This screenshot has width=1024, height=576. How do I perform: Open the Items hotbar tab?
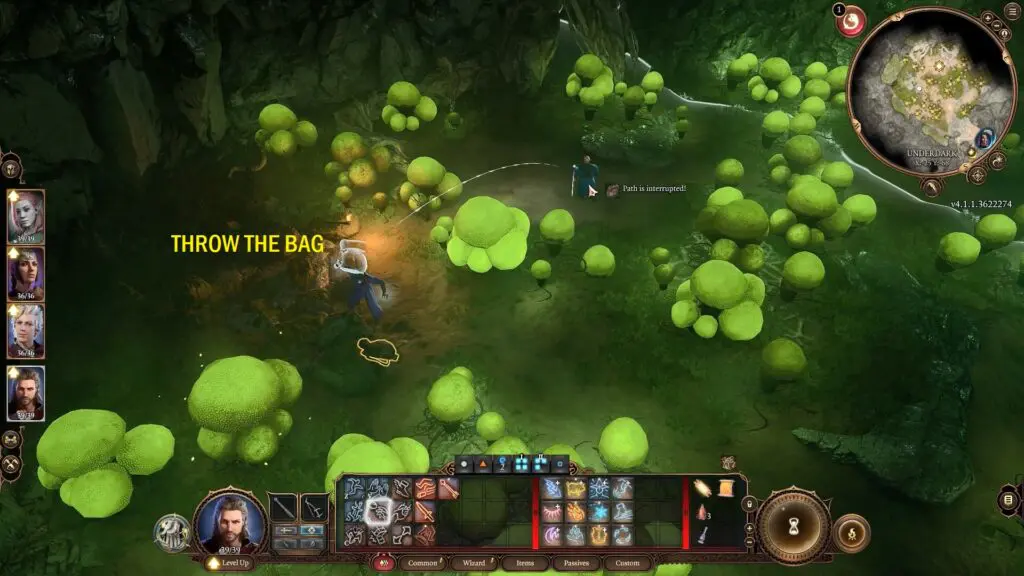(525, 563)
